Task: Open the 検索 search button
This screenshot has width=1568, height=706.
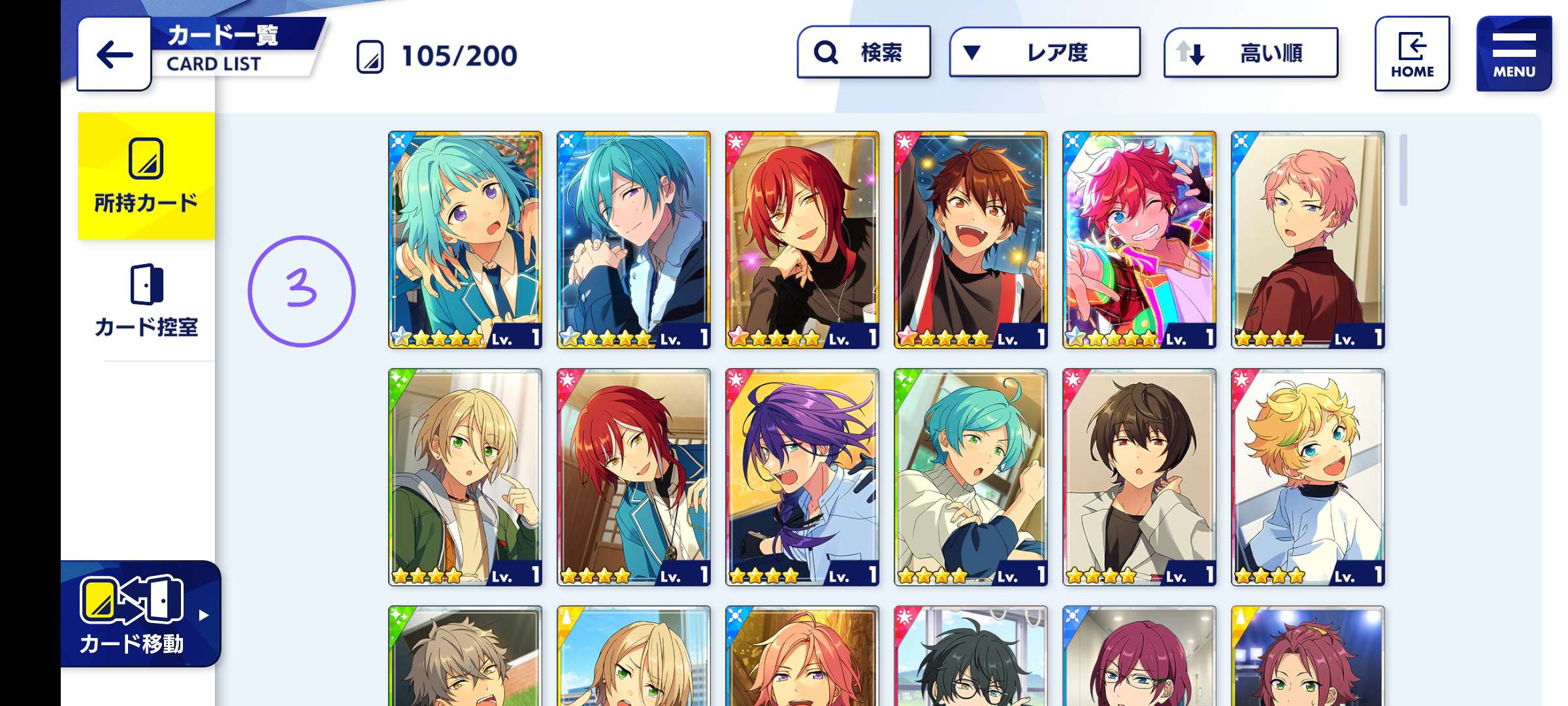Action: tap(863, 52)
